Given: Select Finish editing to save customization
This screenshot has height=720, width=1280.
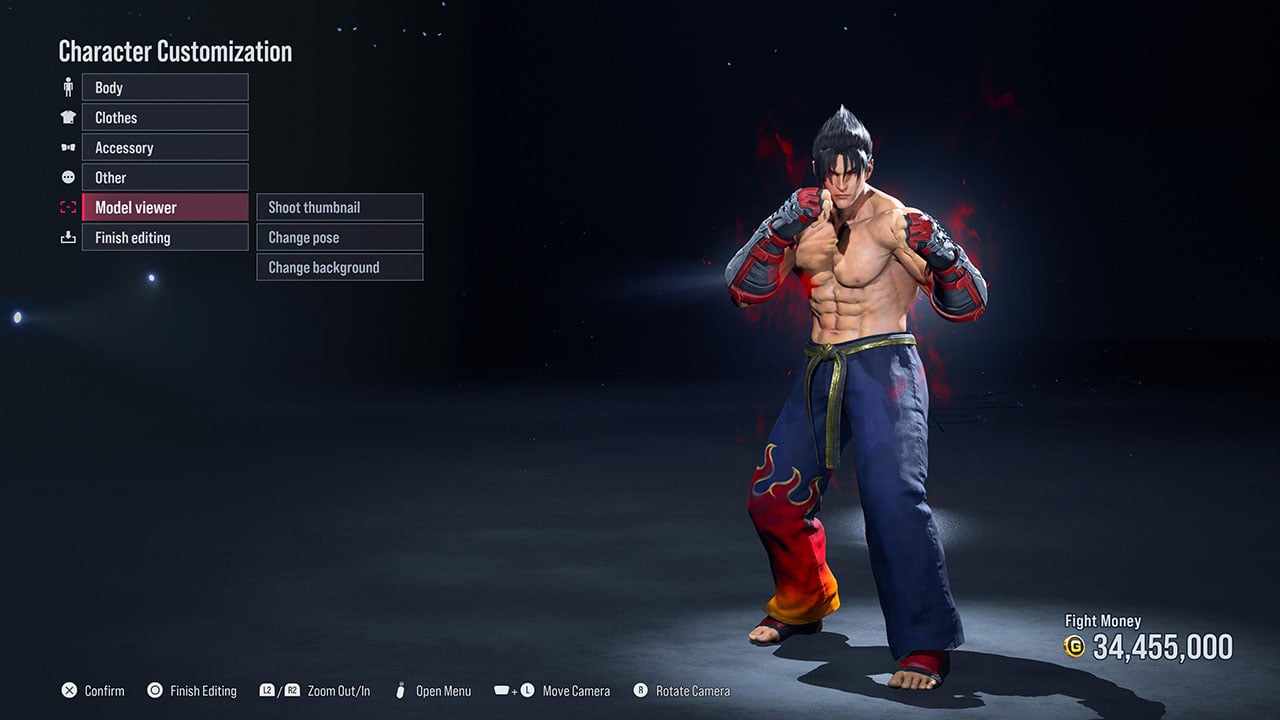Looking at the screenshot, I should 164,237.
